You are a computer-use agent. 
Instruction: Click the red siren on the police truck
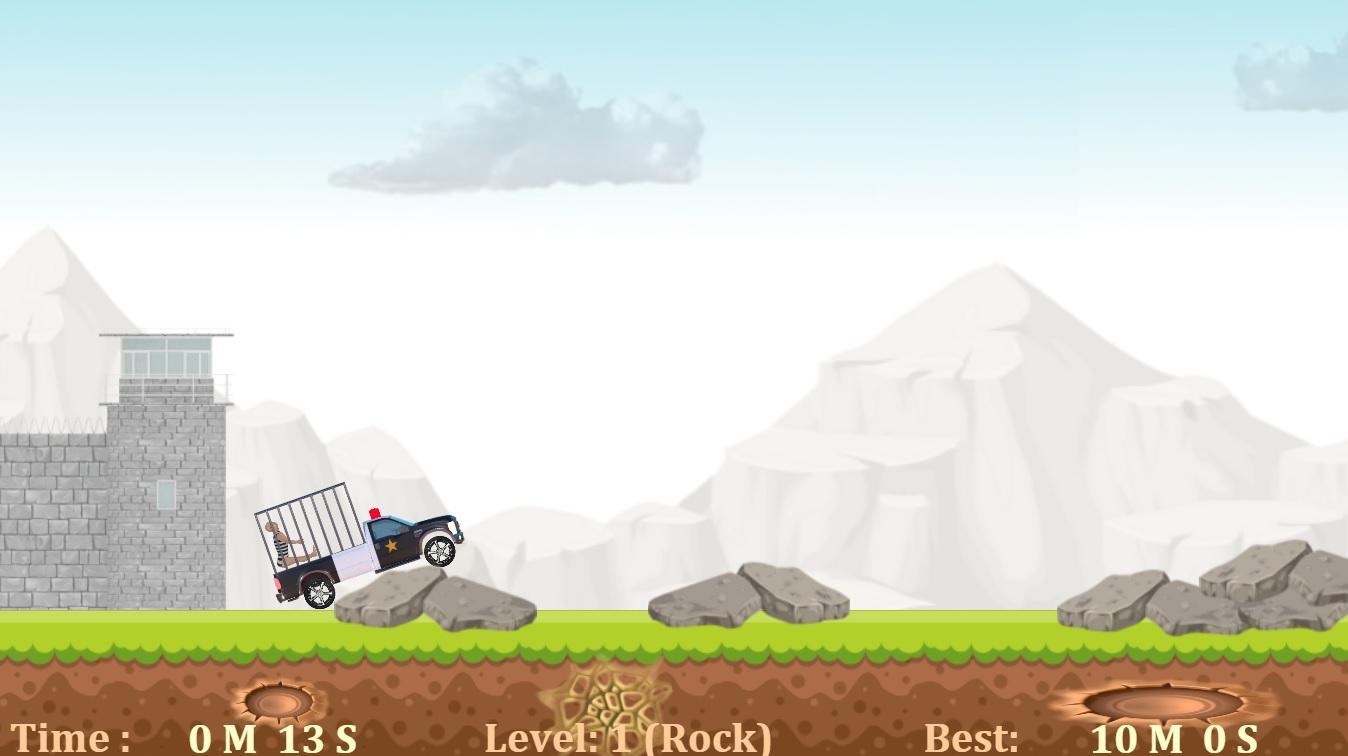tap(374, 512)
